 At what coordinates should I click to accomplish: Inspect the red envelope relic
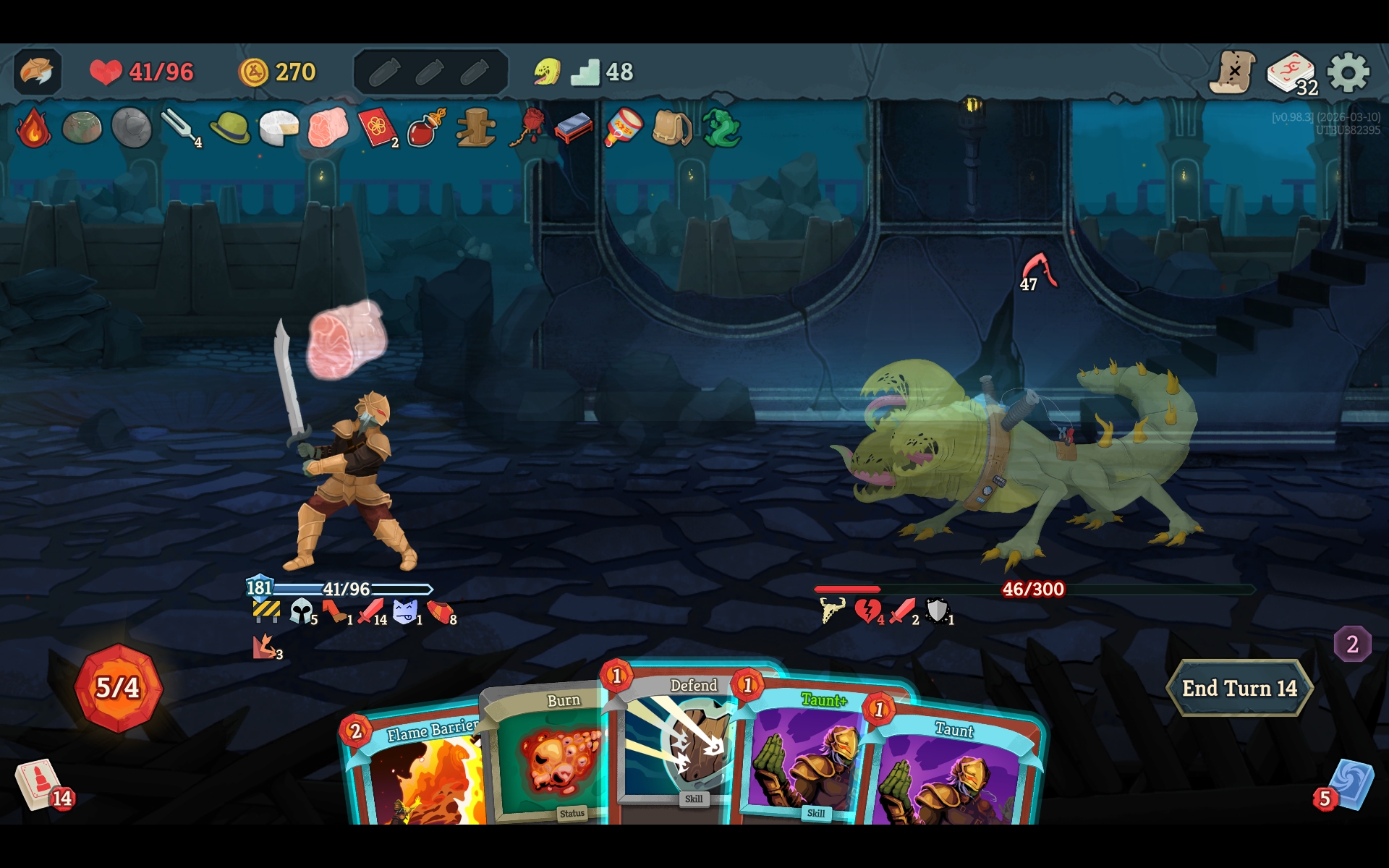(378, 128)
